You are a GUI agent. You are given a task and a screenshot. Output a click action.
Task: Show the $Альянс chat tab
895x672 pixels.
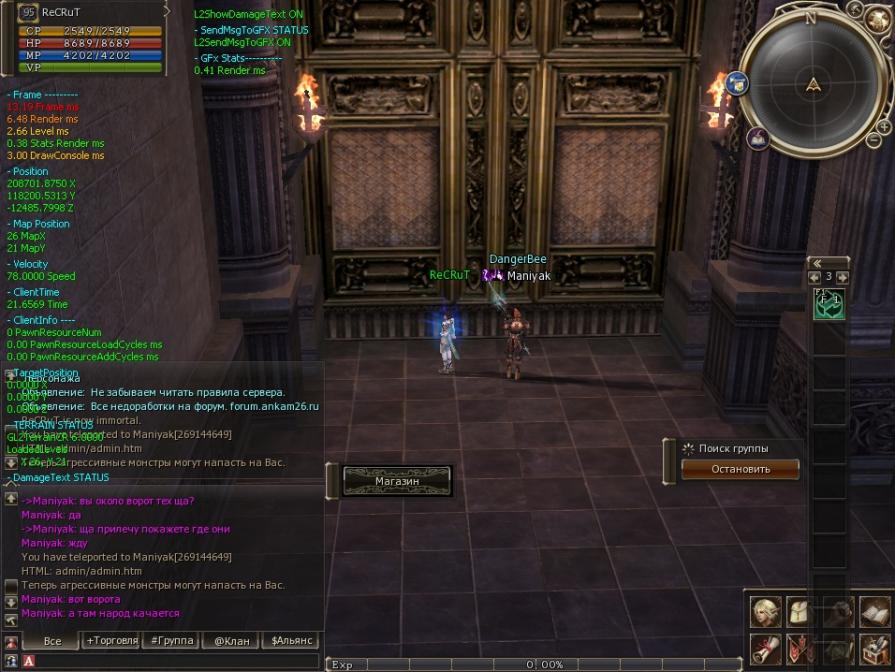click(x=292, y=640)
